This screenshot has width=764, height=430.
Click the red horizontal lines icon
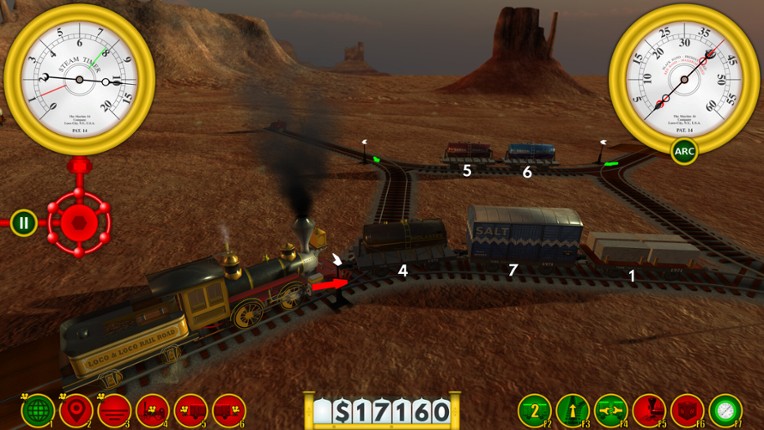coord(114,410)
